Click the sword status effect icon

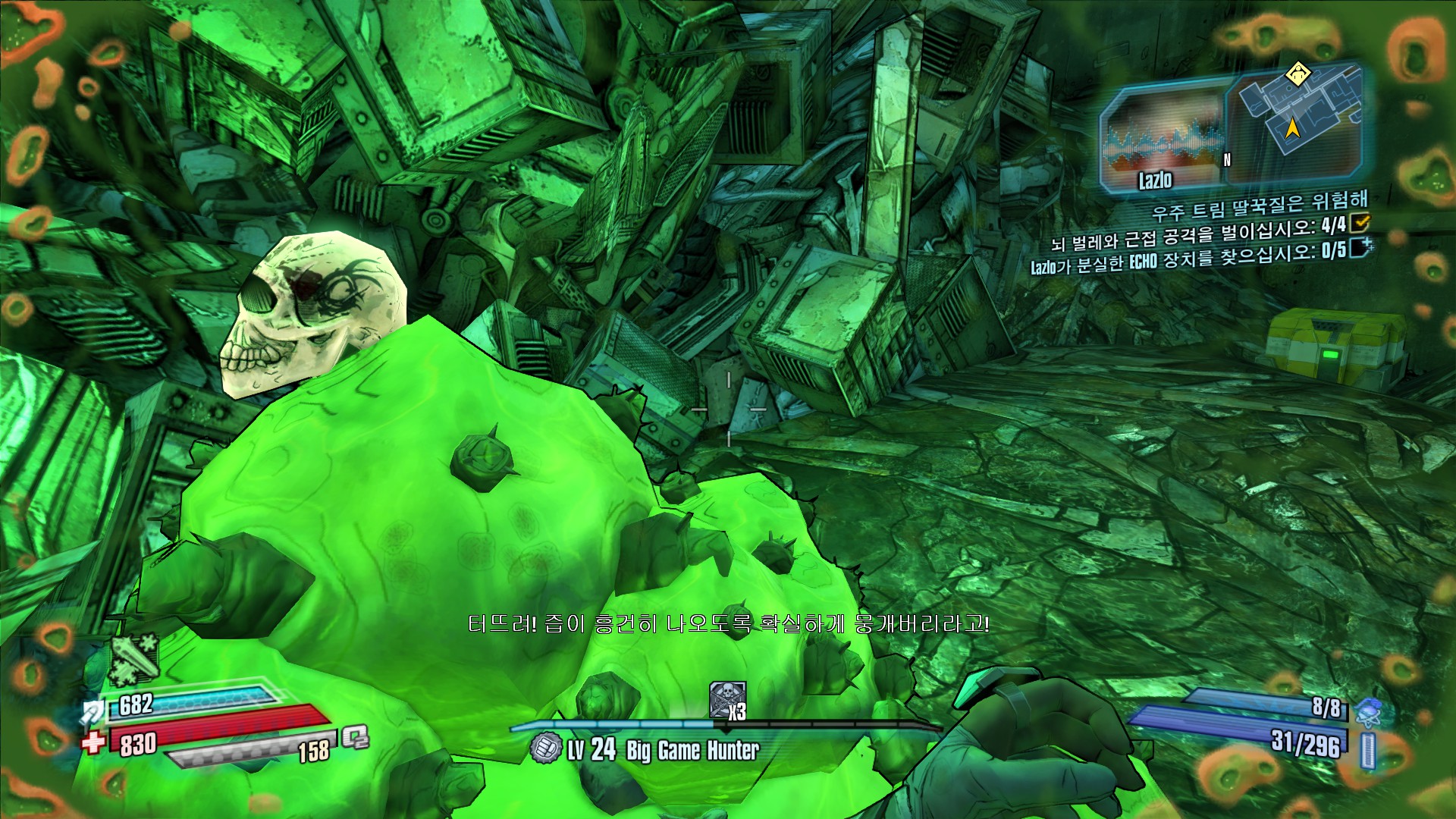click(x=134, y=658)
